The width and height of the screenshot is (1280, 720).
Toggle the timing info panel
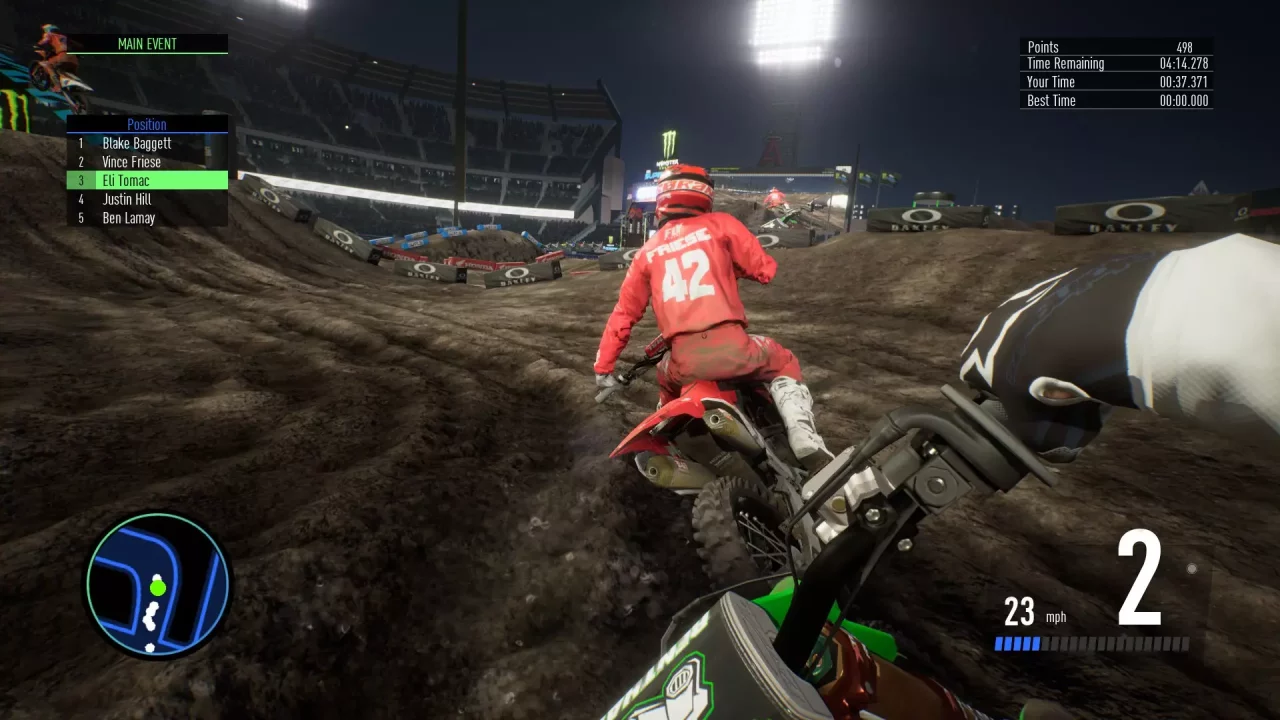click(1114, 73)
